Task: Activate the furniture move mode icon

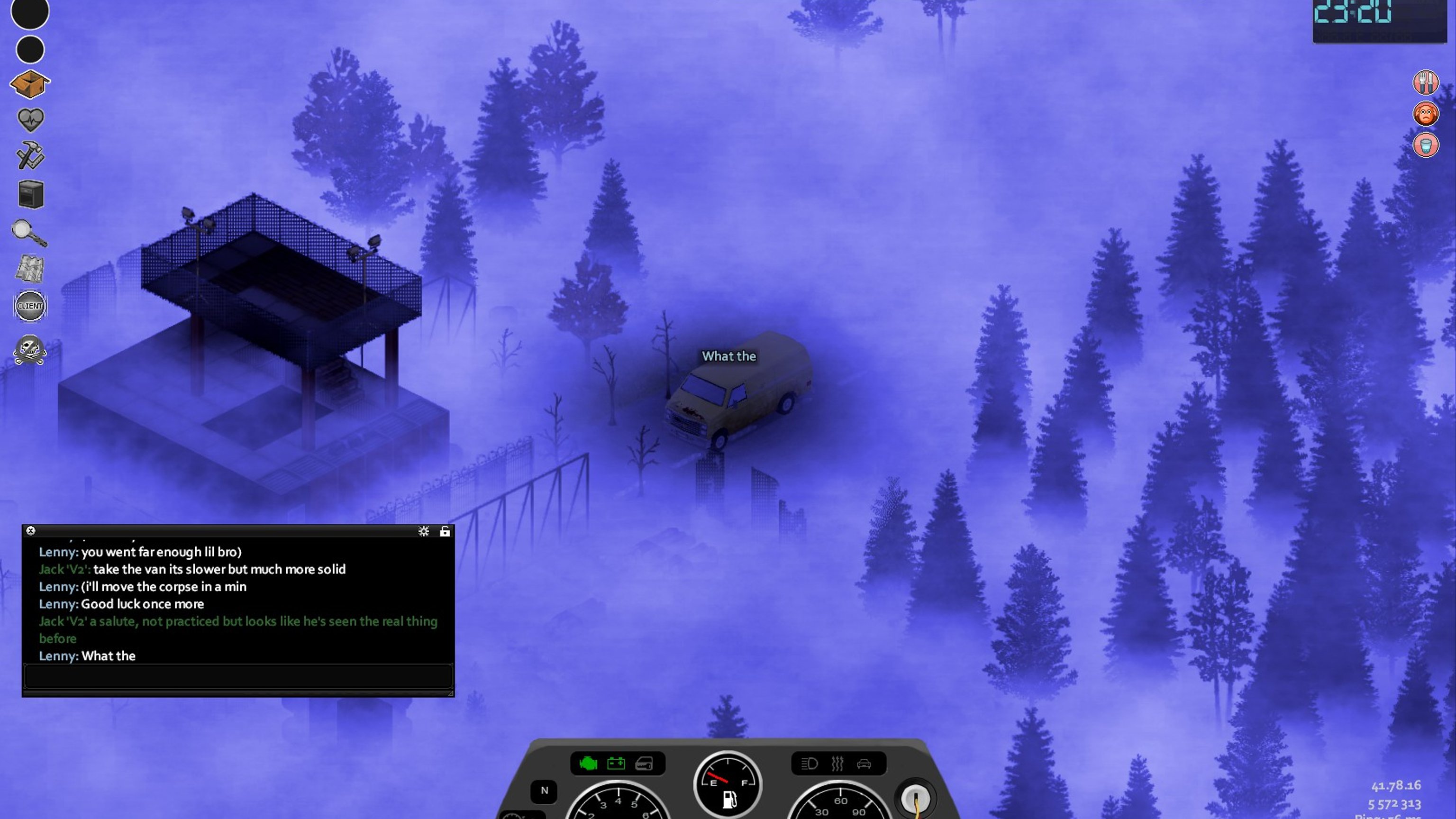Action: click(30, 194)
